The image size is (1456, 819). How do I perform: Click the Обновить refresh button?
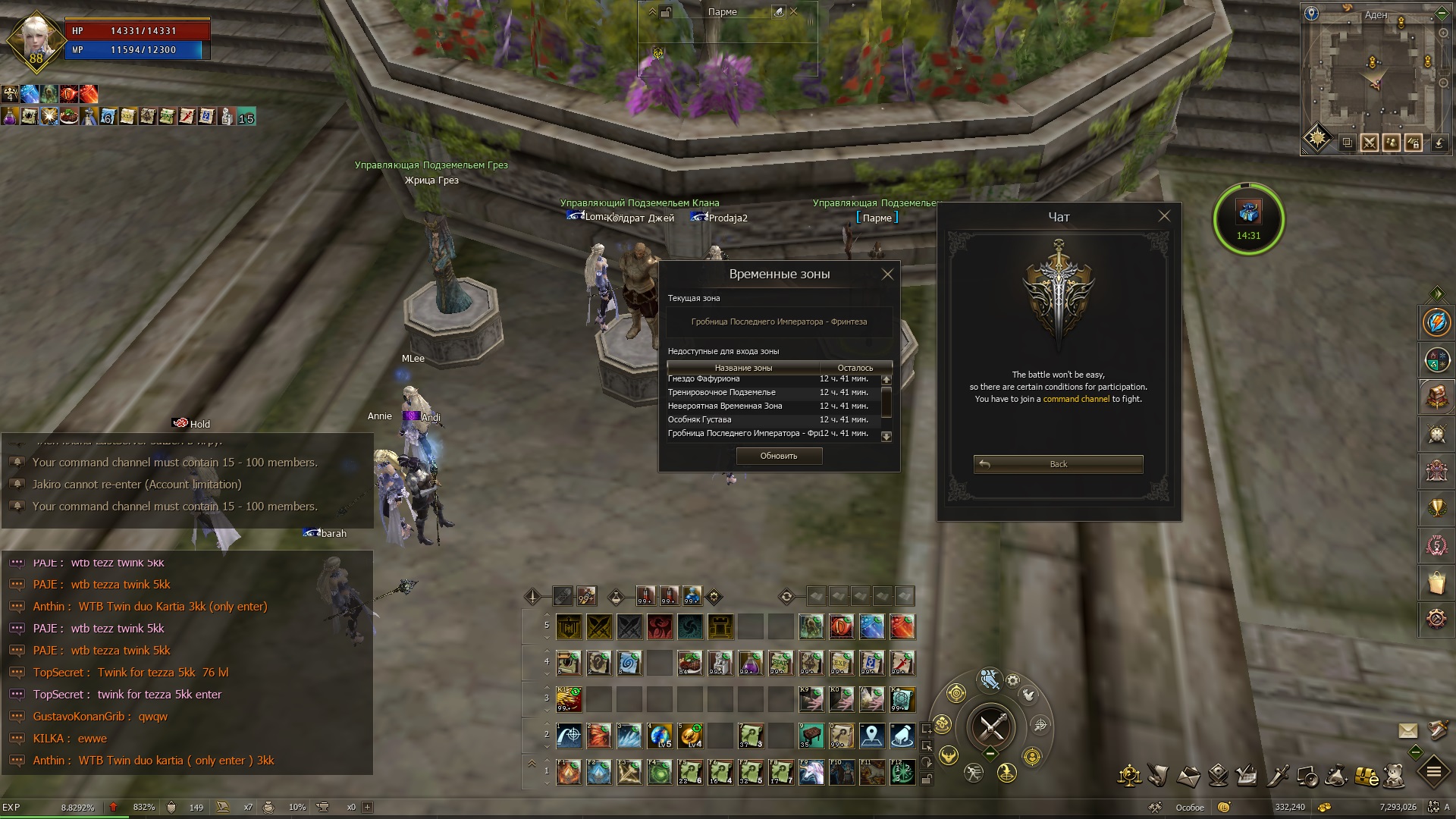779,456
